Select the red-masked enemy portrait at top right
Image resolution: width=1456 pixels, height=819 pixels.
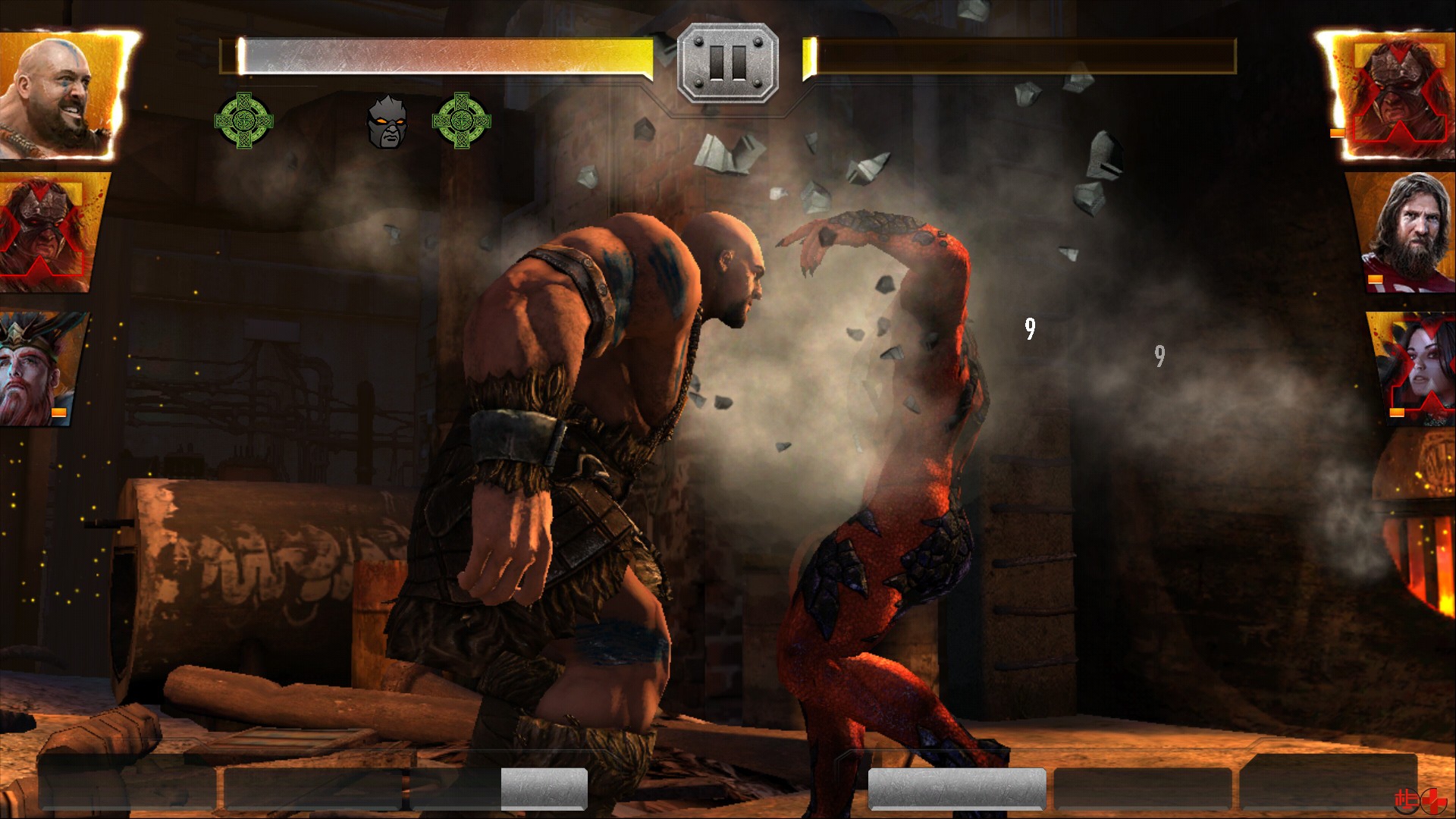1399,91
